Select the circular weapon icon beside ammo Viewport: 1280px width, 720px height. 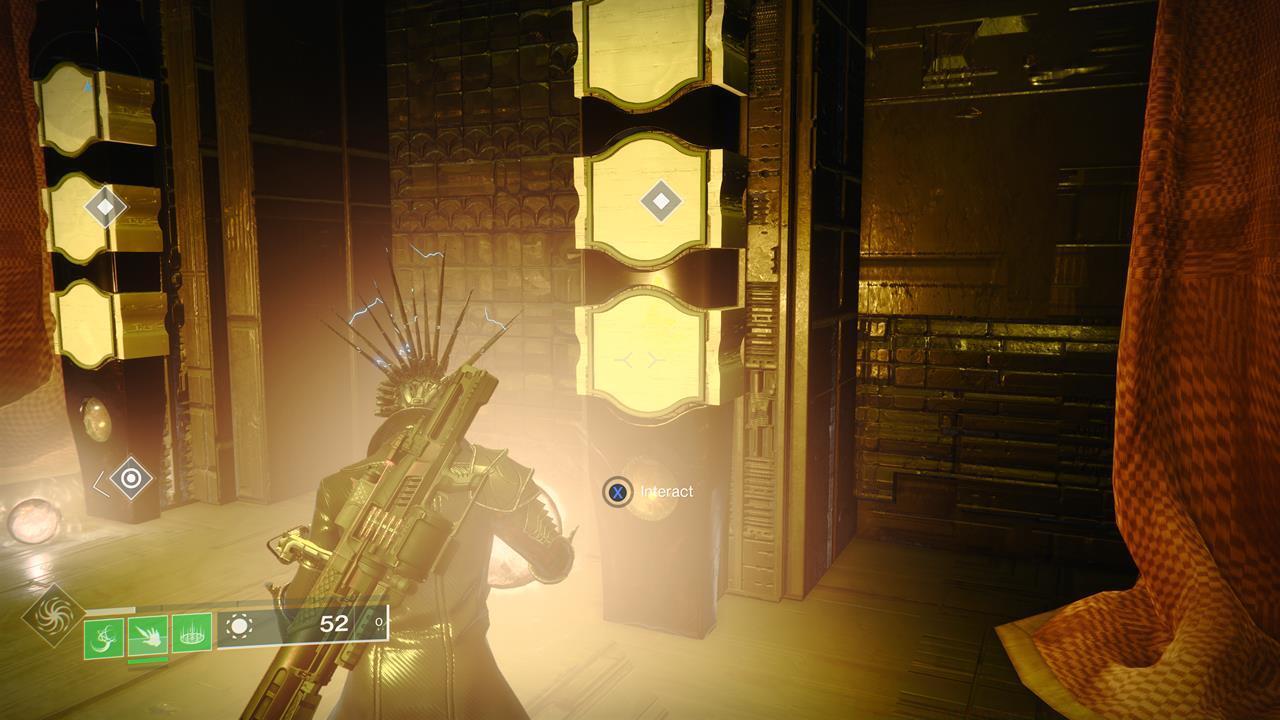239,627
